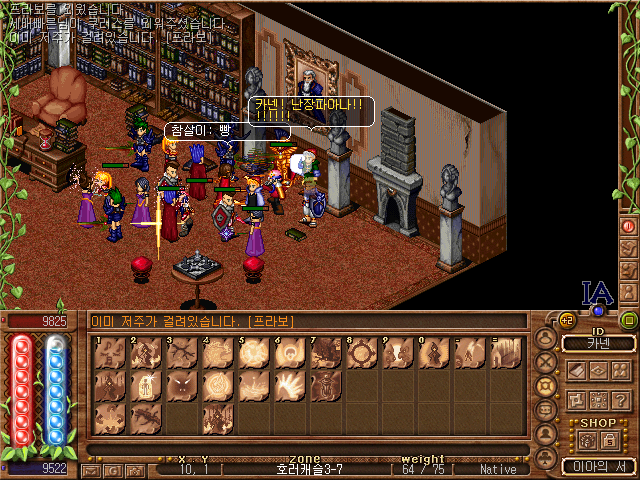Click the Native language indicator

tap(498, 469)
